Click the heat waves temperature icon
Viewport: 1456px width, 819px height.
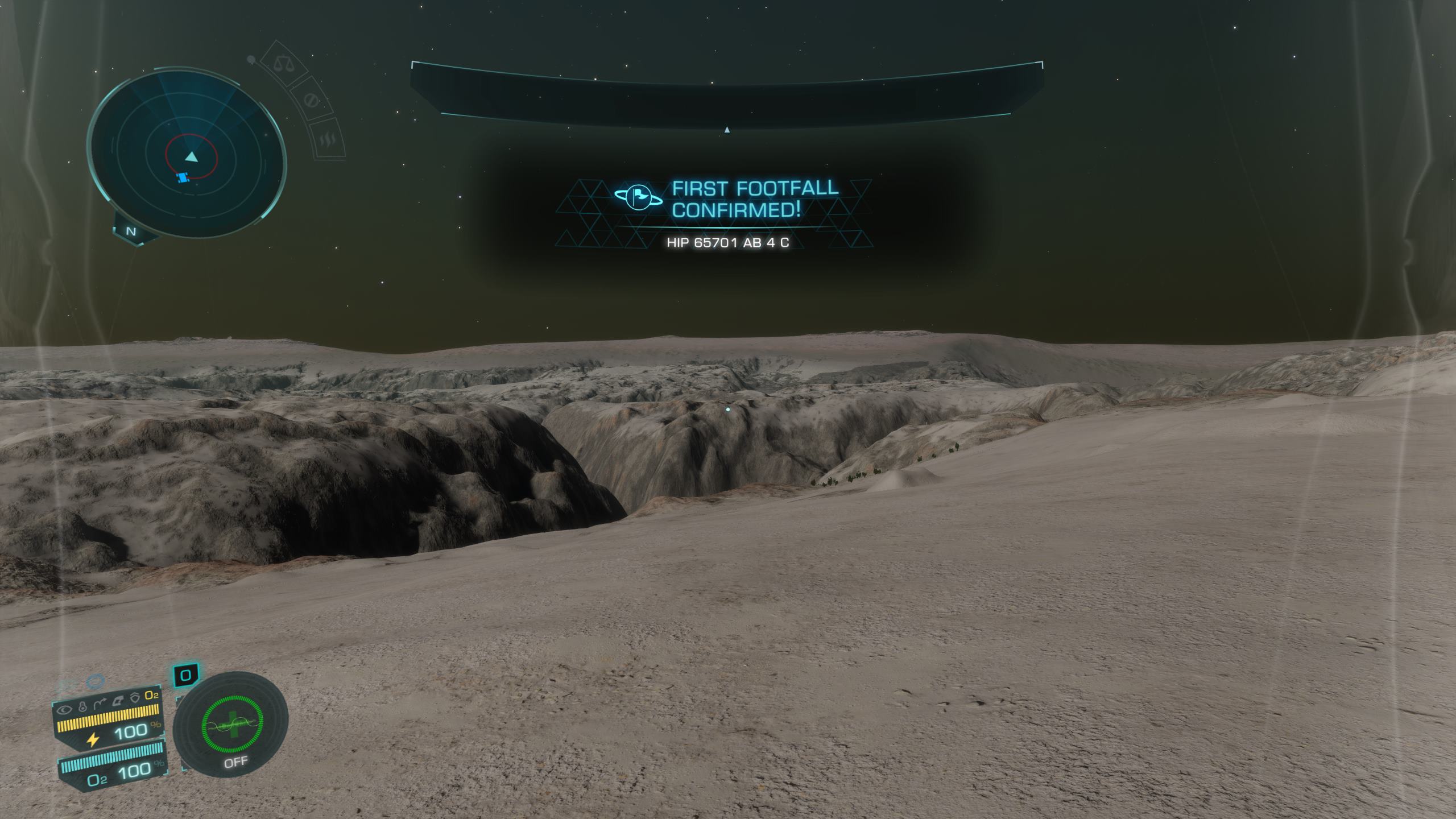coord(328,140)
